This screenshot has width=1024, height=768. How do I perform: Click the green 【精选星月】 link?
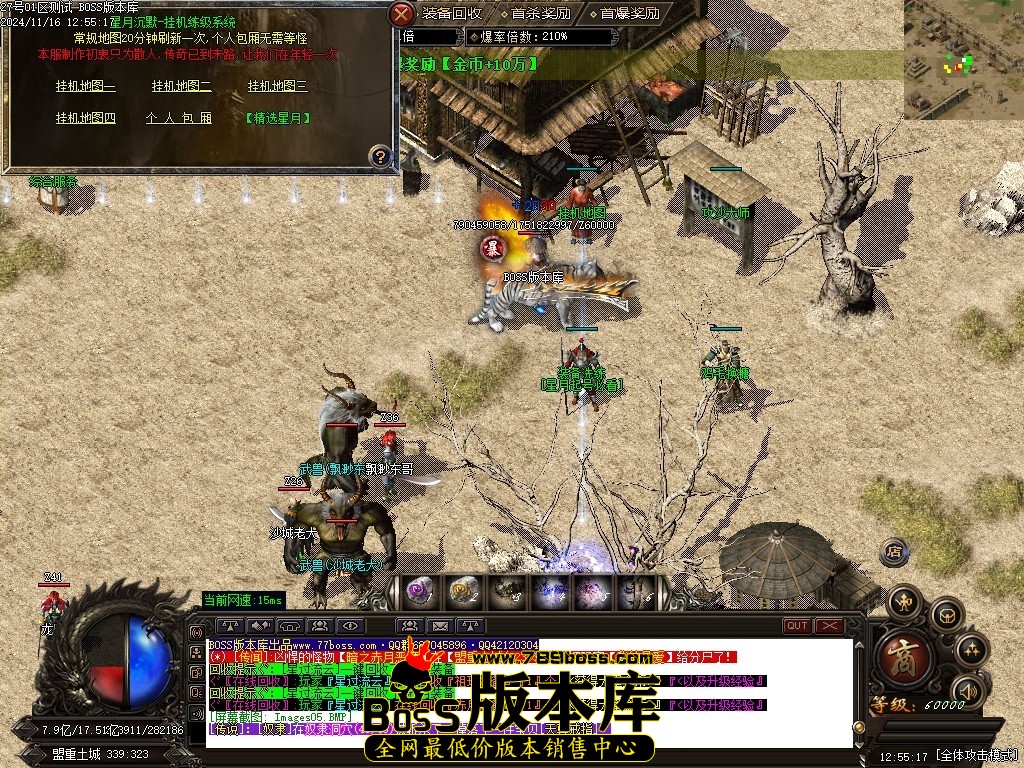click(277, 118)
